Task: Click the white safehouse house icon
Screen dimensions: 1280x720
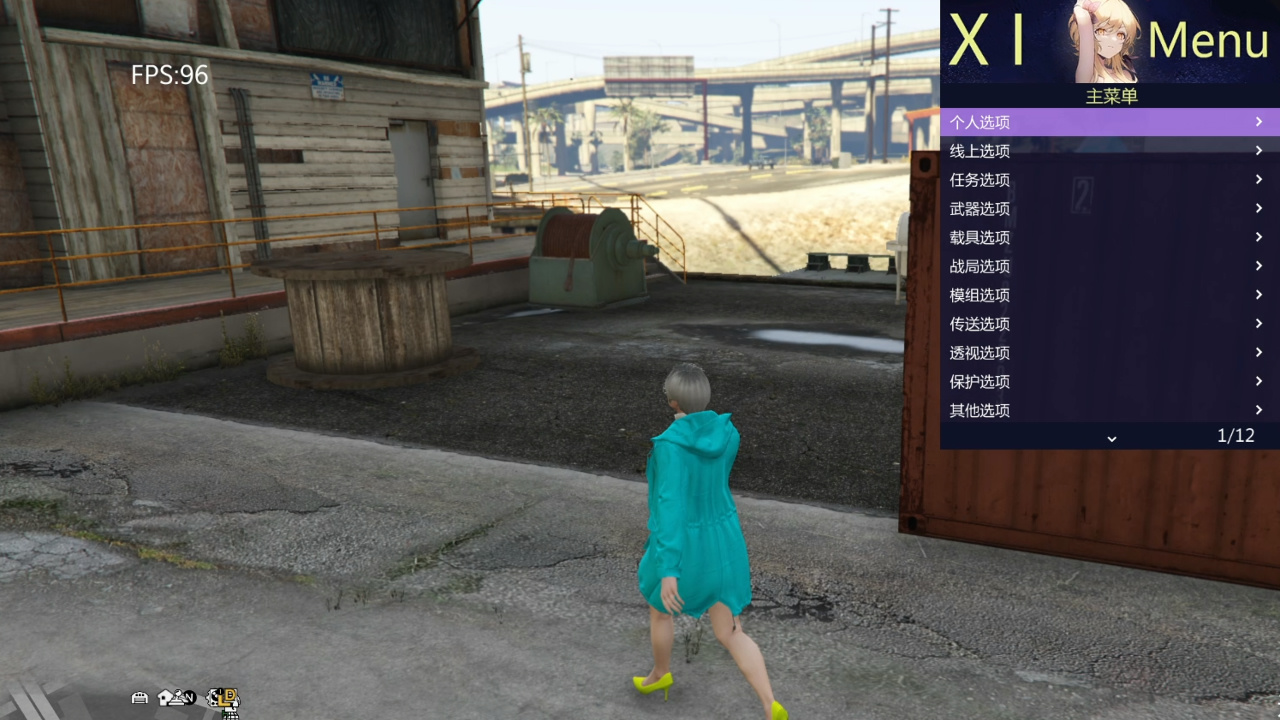Action: (163, 697)
